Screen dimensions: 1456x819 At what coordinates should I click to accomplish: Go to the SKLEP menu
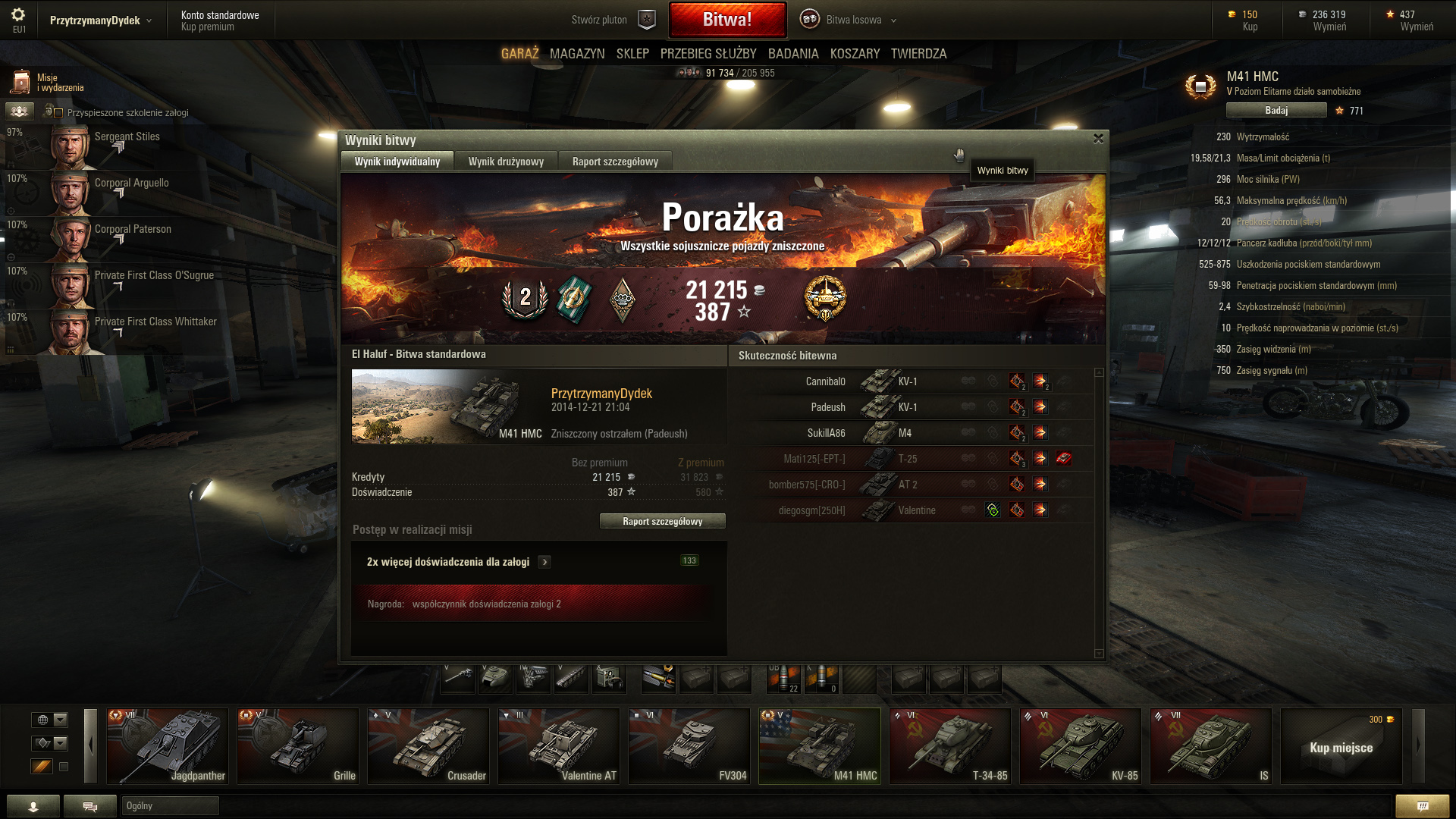(632, 54)
